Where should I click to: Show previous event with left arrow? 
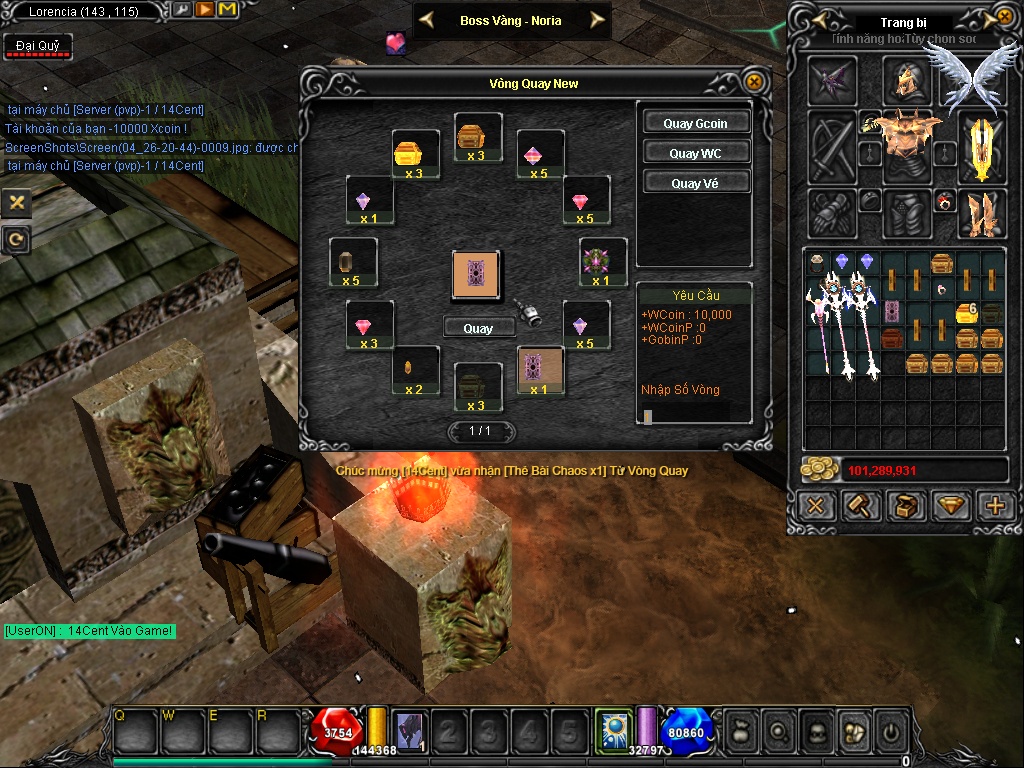[x=426, y=20]
